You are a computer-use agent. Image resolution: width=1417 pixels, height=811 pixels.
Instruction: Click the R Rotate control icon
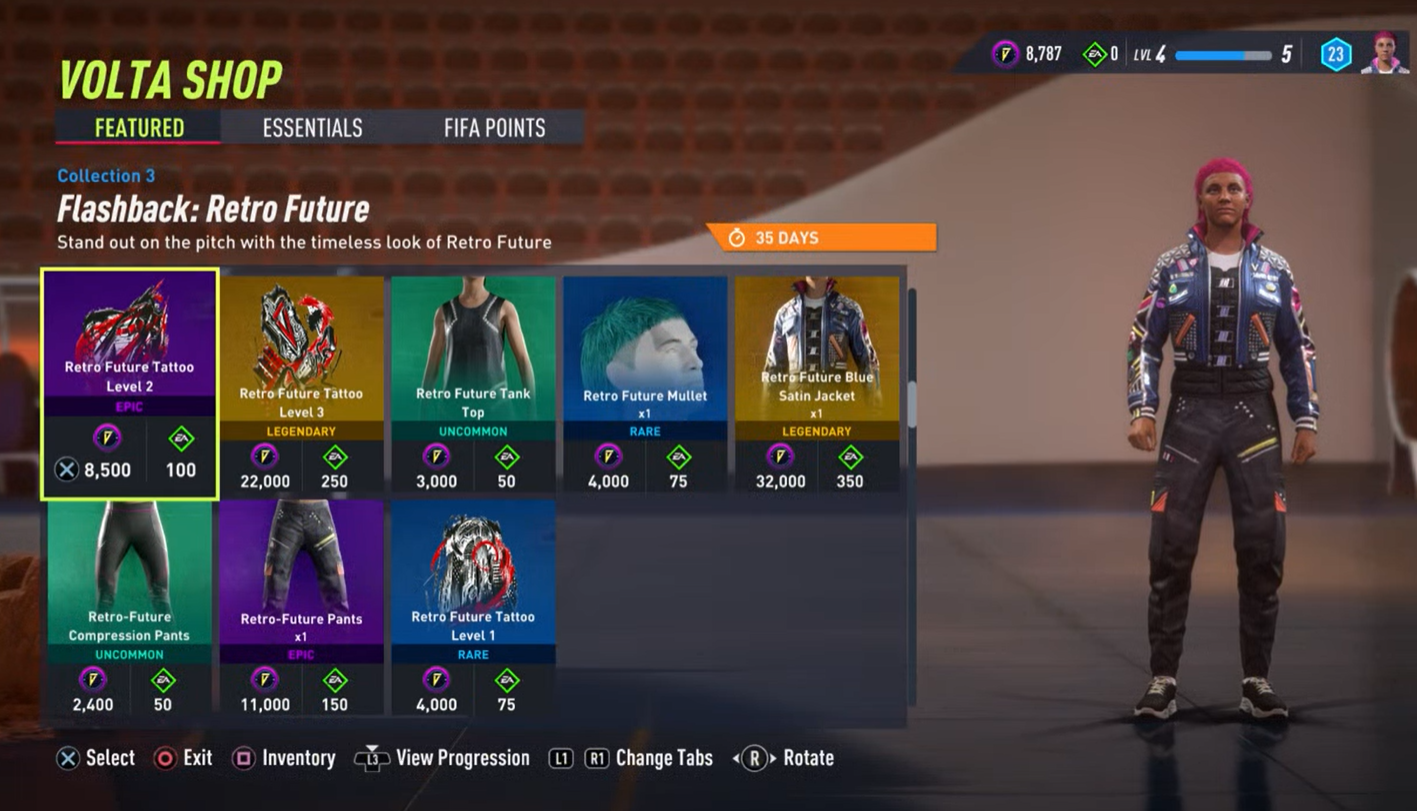[x=761, y=758]
